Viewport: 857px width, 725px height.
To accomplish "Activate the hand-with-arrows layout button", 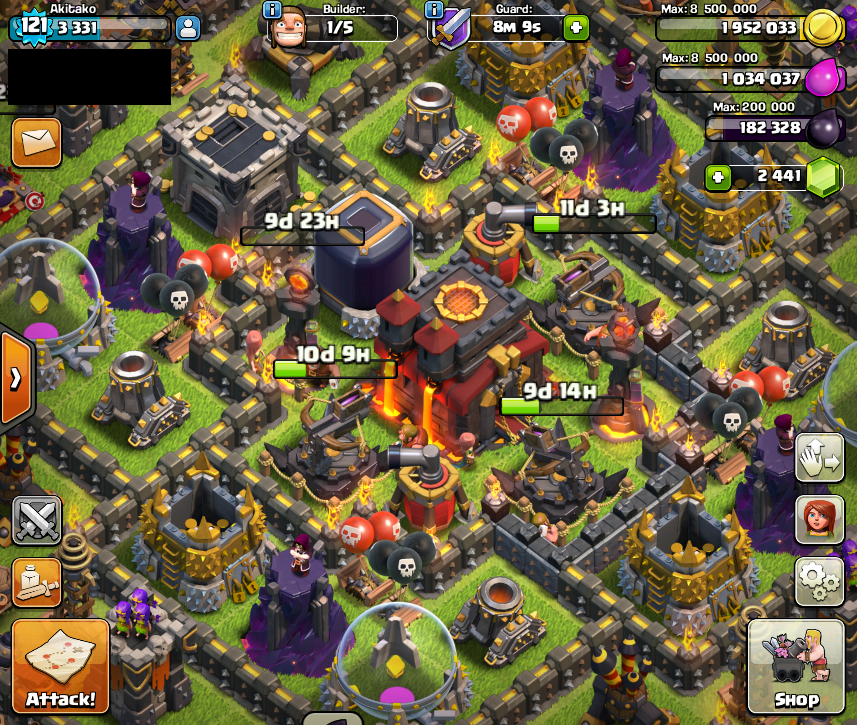I will 819,459.
